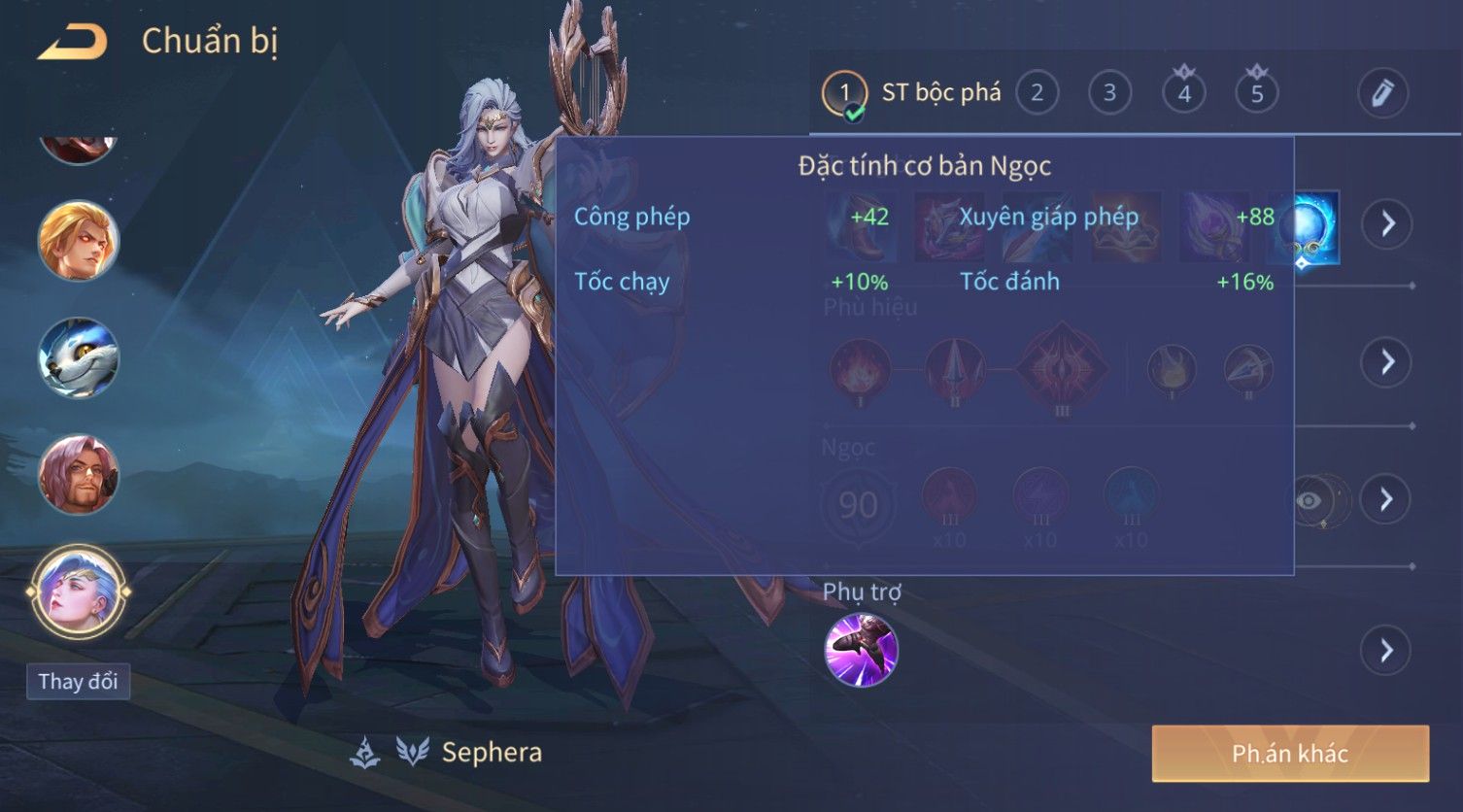Choose the white wolf hero portrait
Image resolution: width=1463 pixels, height=812 pixels.
click(x=78, y=358)
